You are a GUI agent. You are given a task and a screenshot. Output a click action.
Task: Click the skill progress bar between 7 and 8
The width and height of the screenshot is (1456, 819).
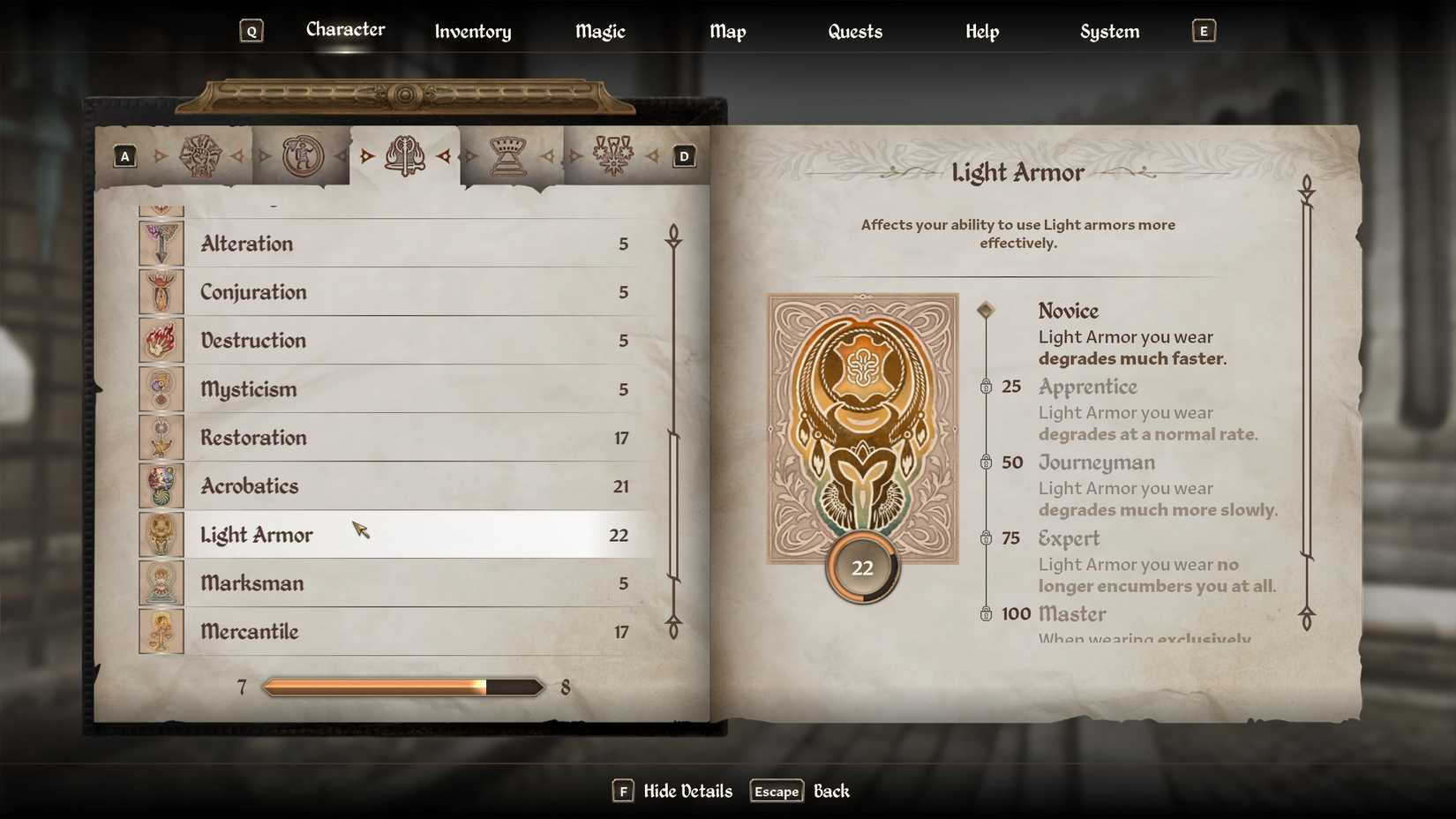pos(402,686)
